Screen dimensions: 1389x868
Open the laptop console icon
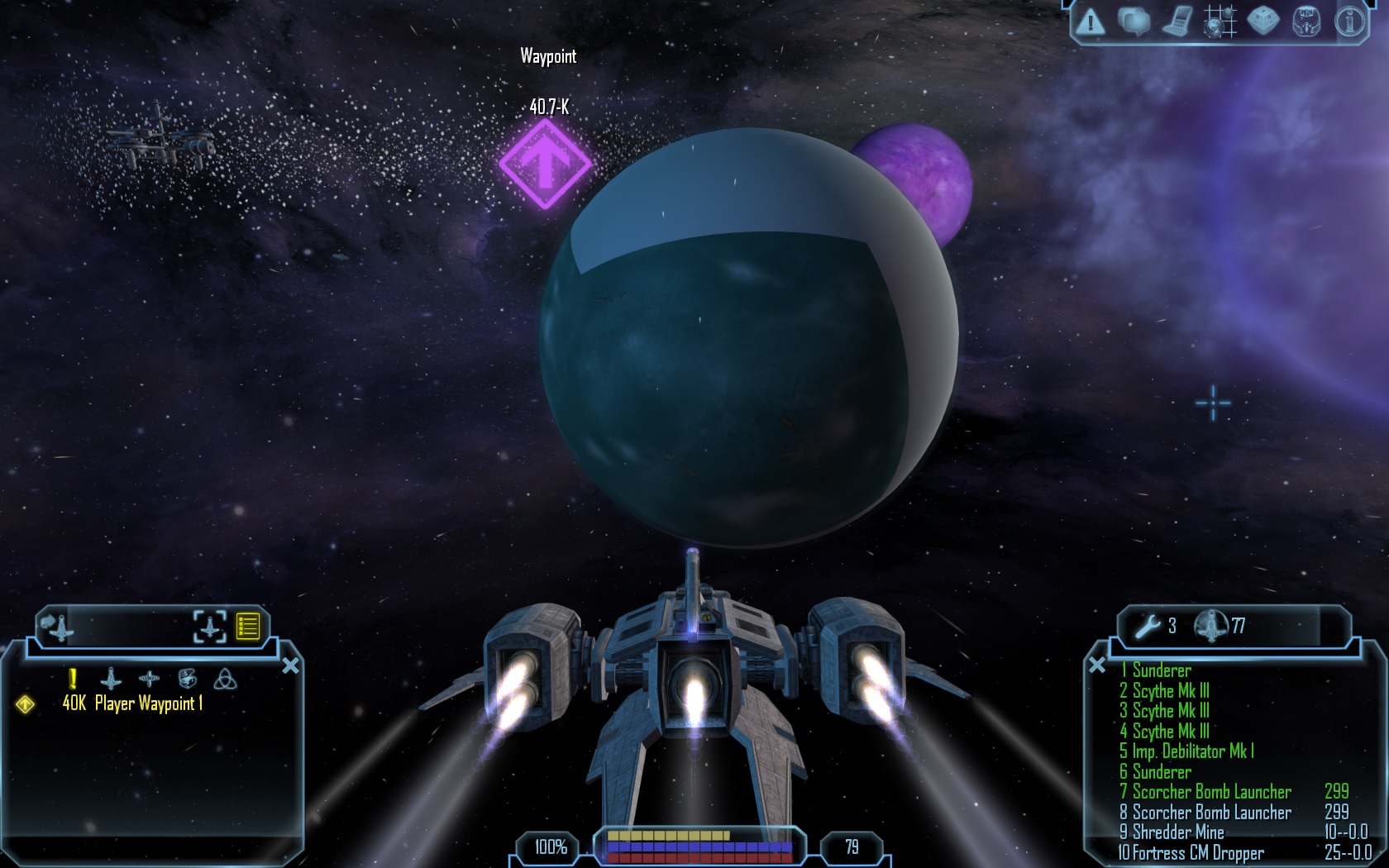(1177, 22)
